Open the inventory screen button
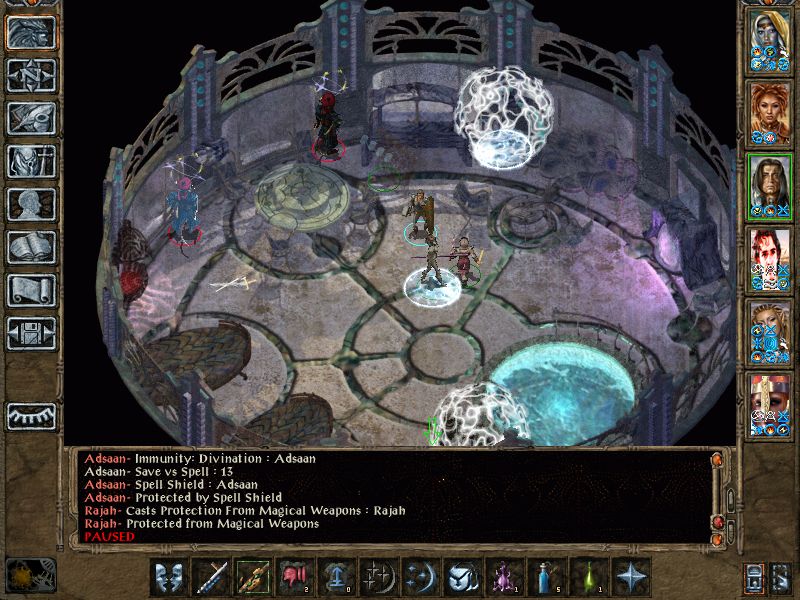The image size is (800, 600). (30, 162)
